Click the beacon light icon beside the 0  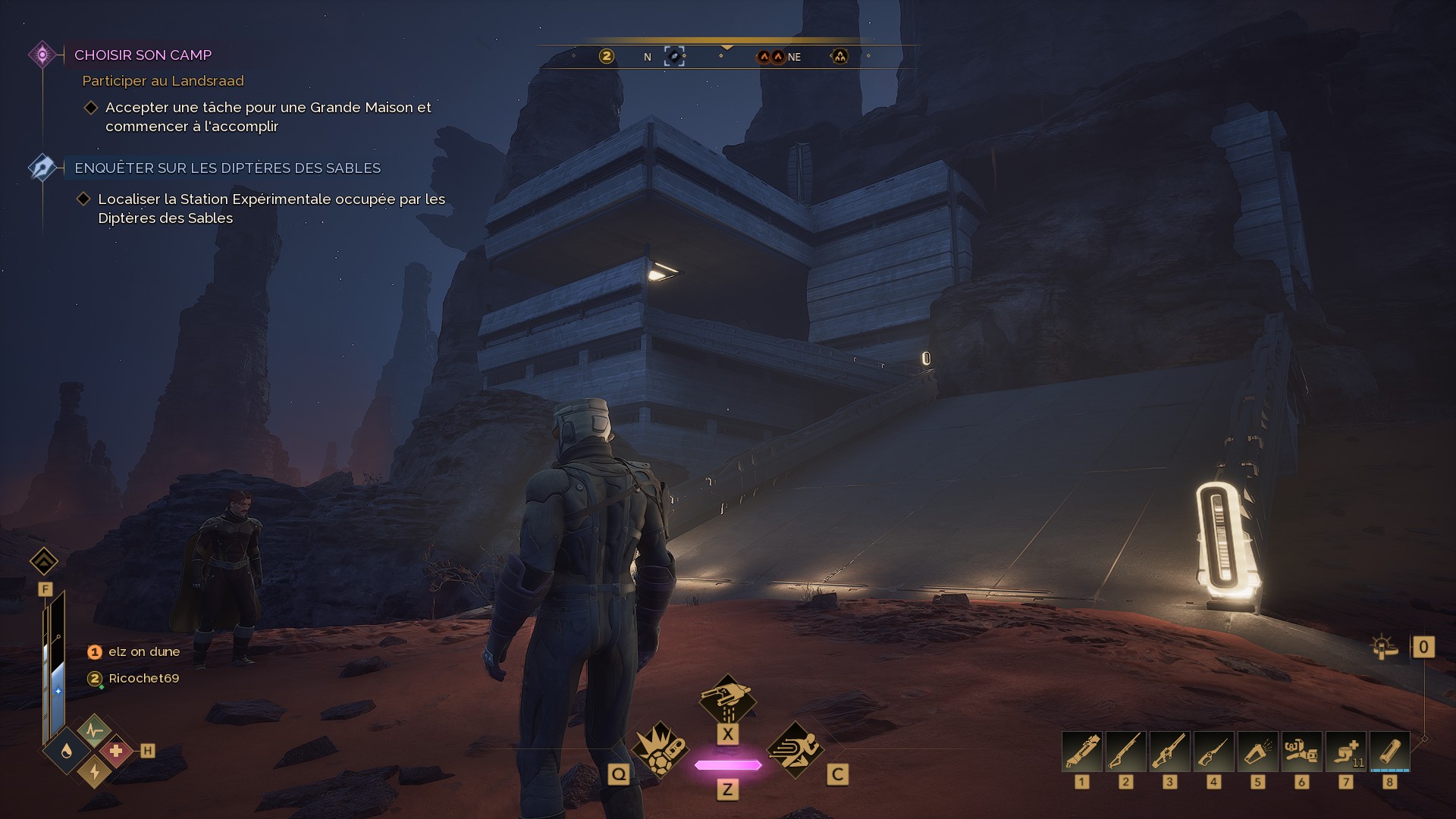point(1384,647)
